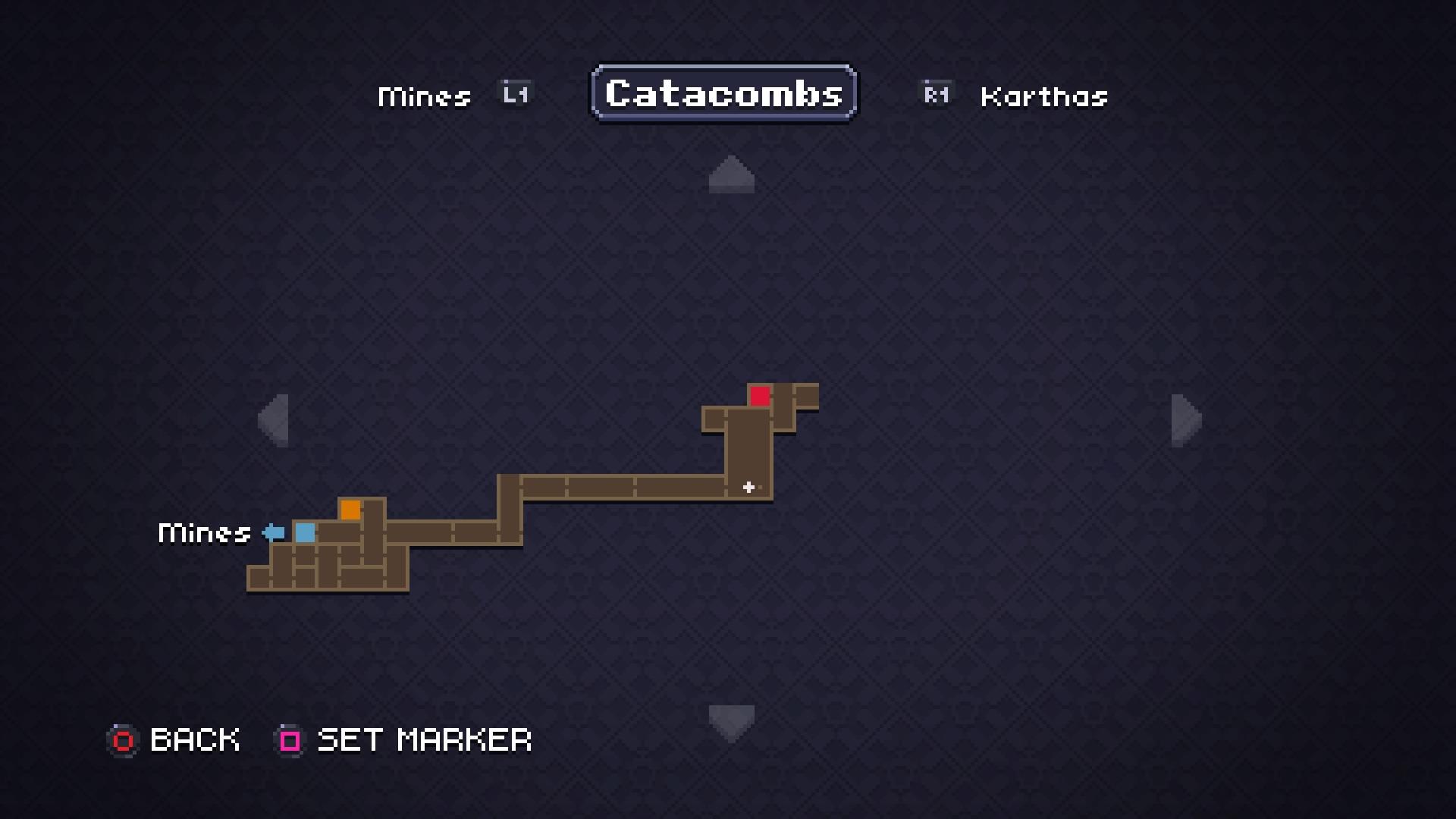
Task: Click the right map scroll arrow
Action: click(1185, 420)
